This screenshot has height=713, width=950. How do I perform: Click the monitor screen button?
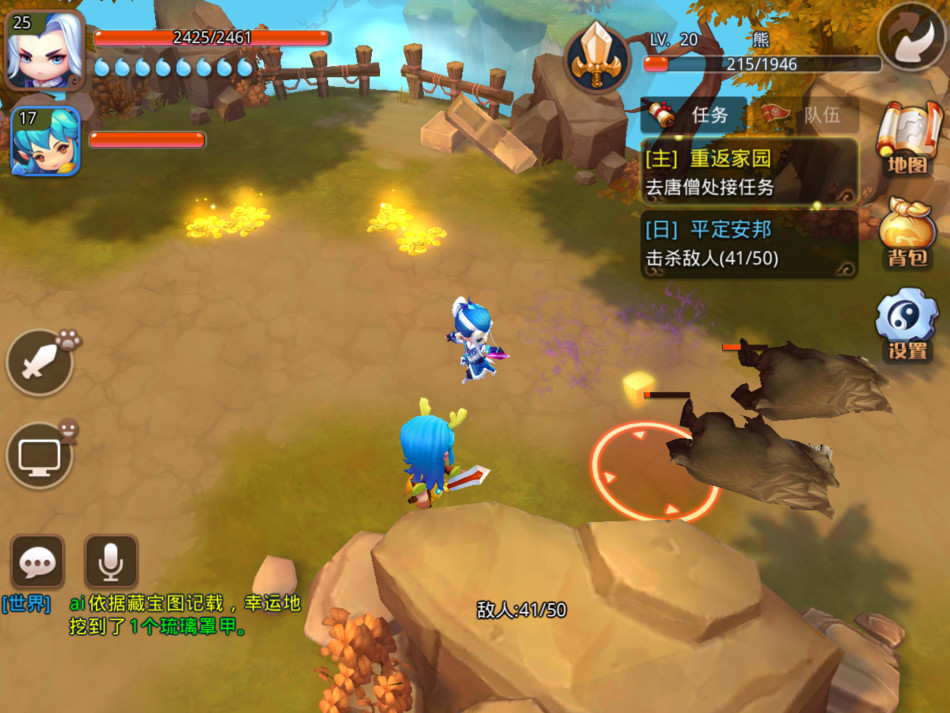pos(40,455)
